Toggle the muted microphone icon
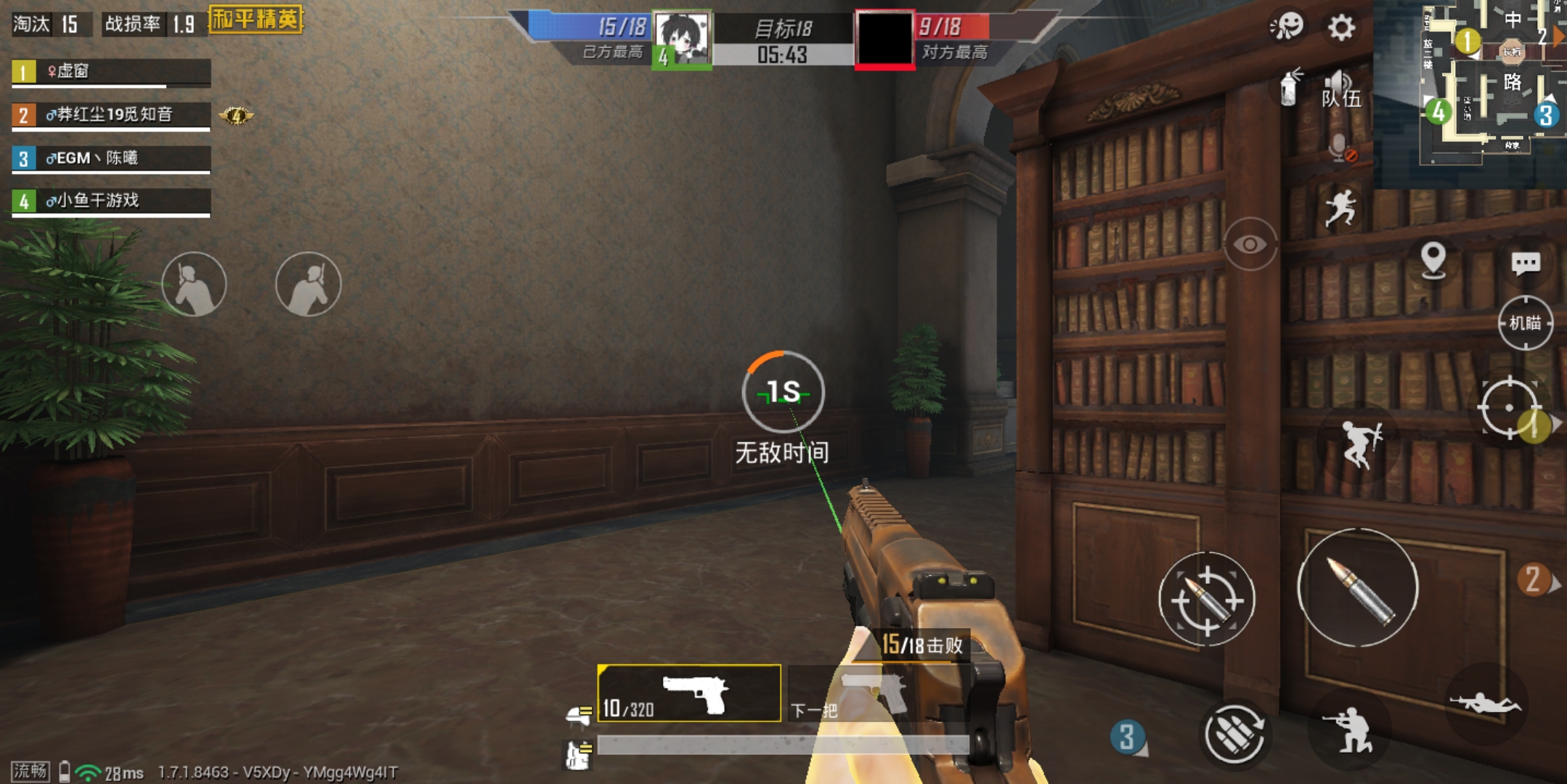This screenshot has height=784, width=1567. 1340,147
